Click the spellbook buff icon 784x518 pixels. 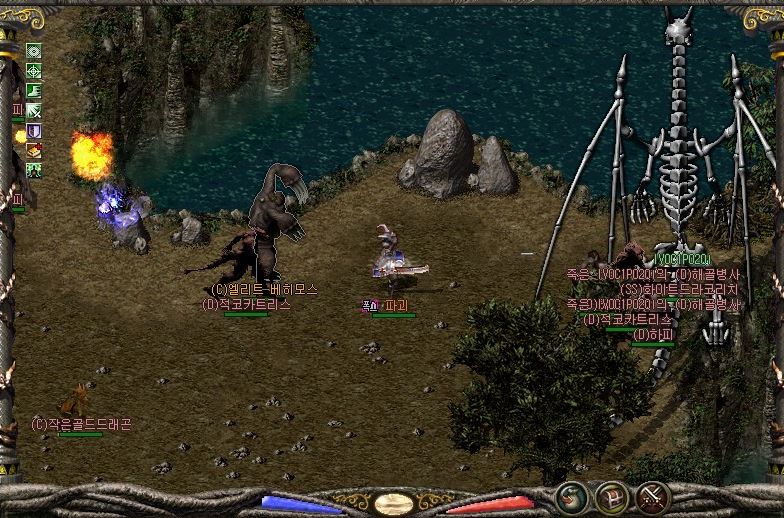(x=34, y=150)
